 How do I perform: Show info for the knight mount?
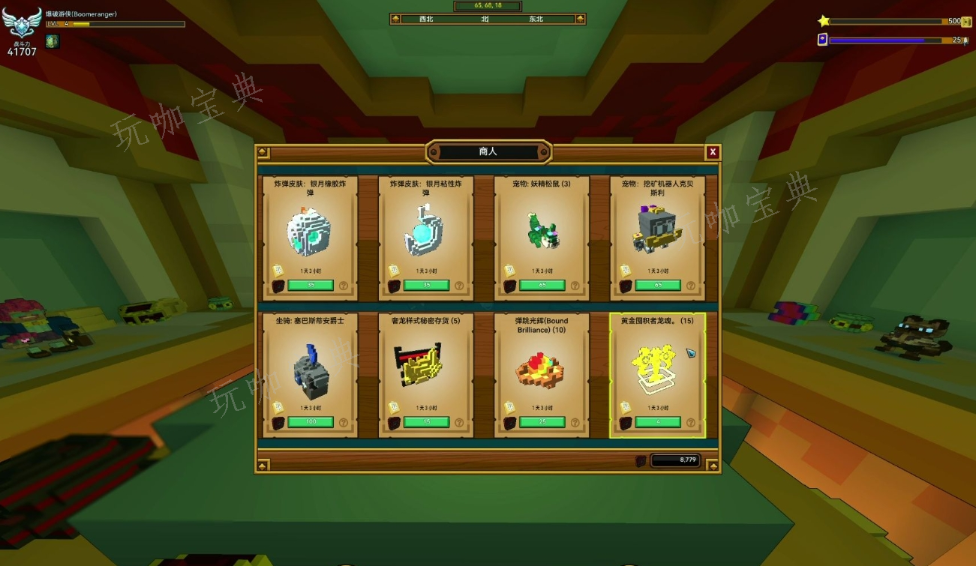[x=345, y=422]
